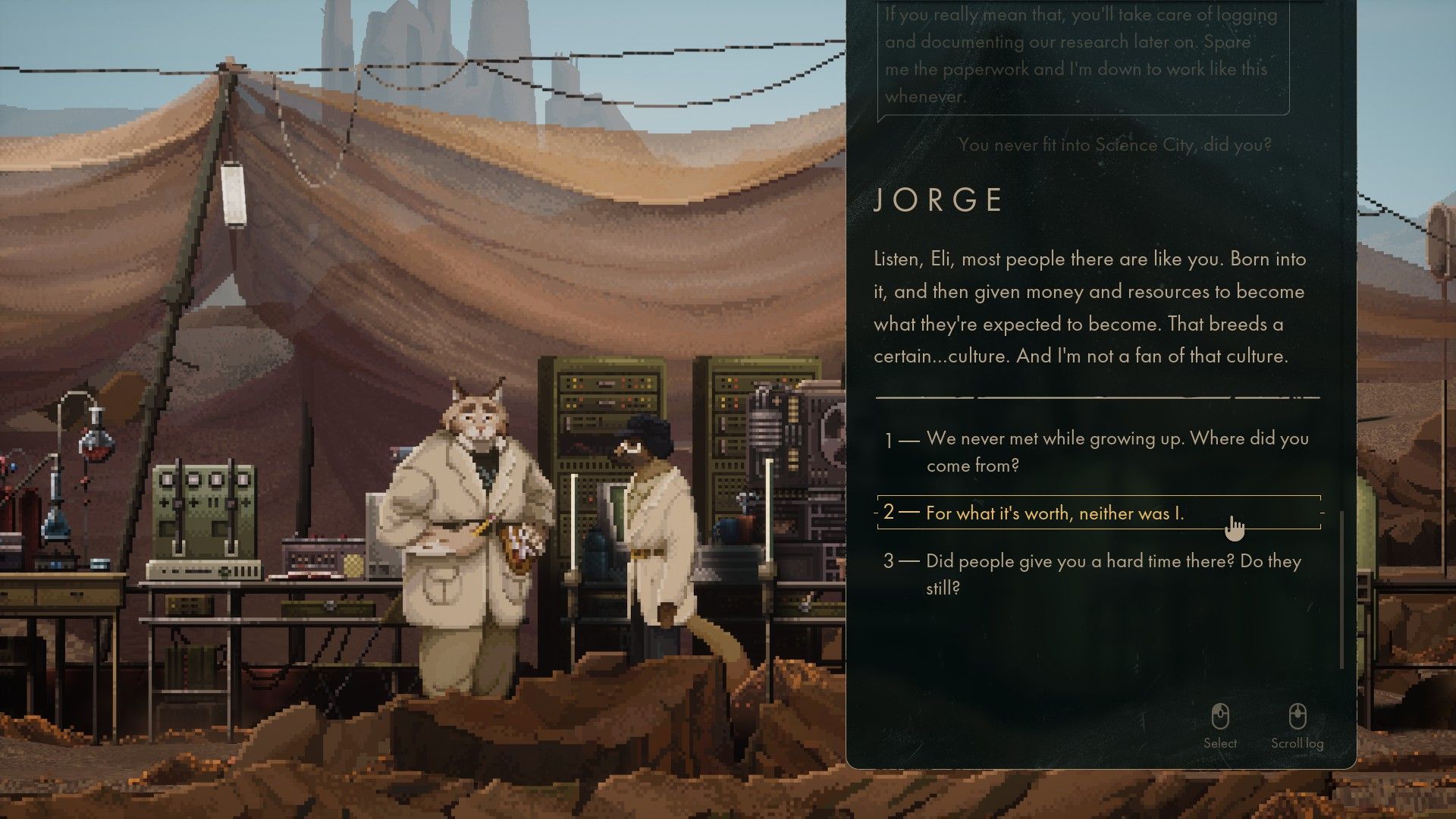Ask if people gave Jorge a hard time

[x=1113, y=574]
